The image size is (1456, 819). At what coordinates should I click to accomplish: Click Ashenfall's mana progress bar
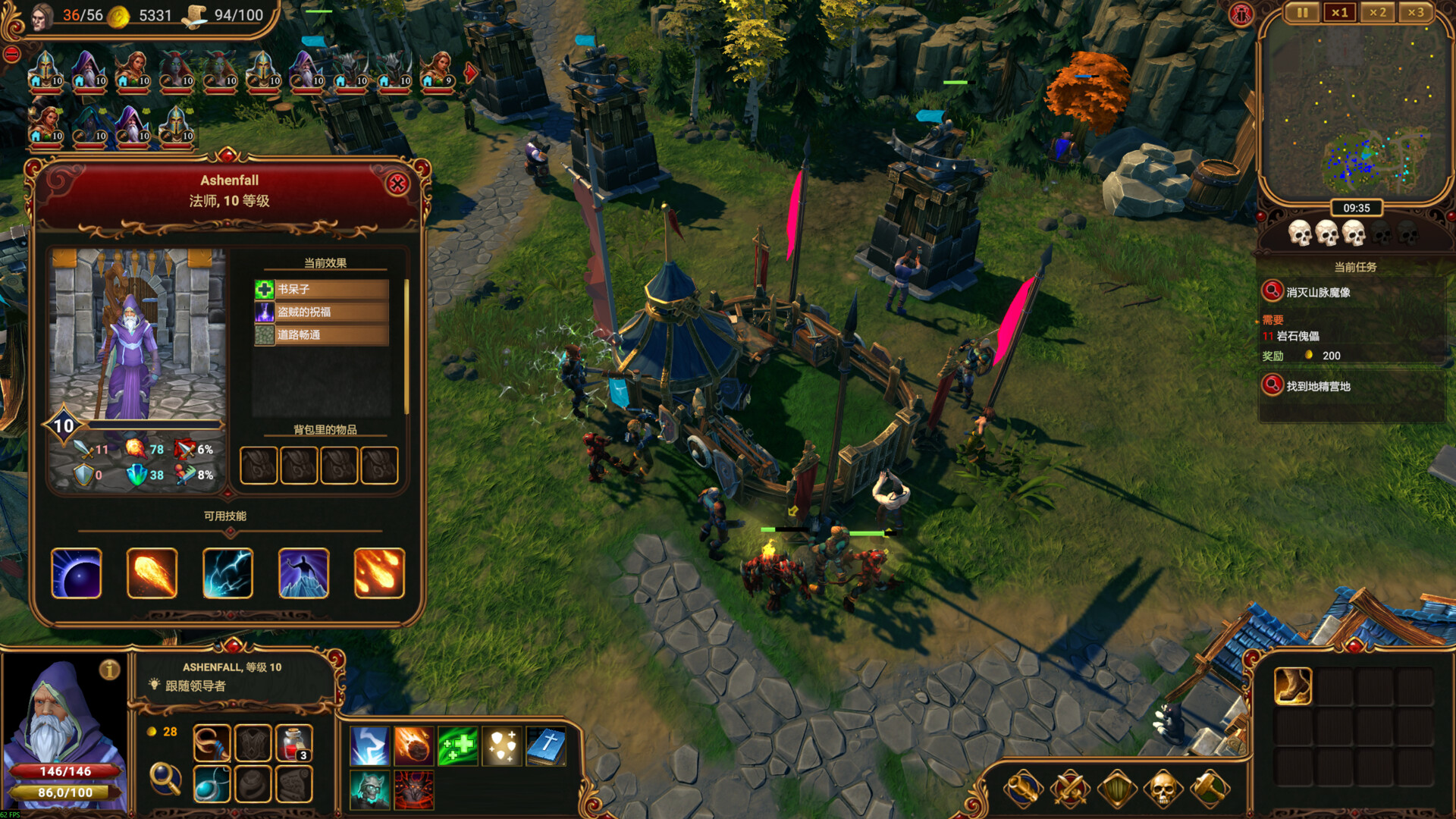[x=64, y=792]
